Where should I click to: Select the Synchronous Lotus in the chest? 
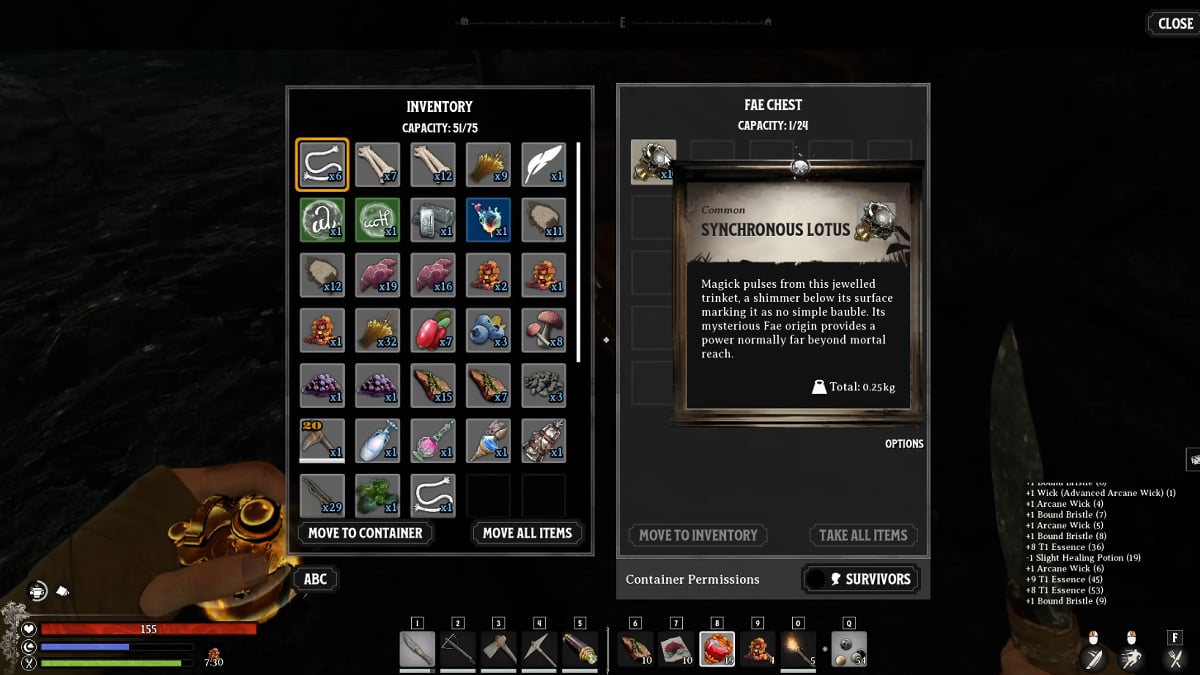coord(653,162)
